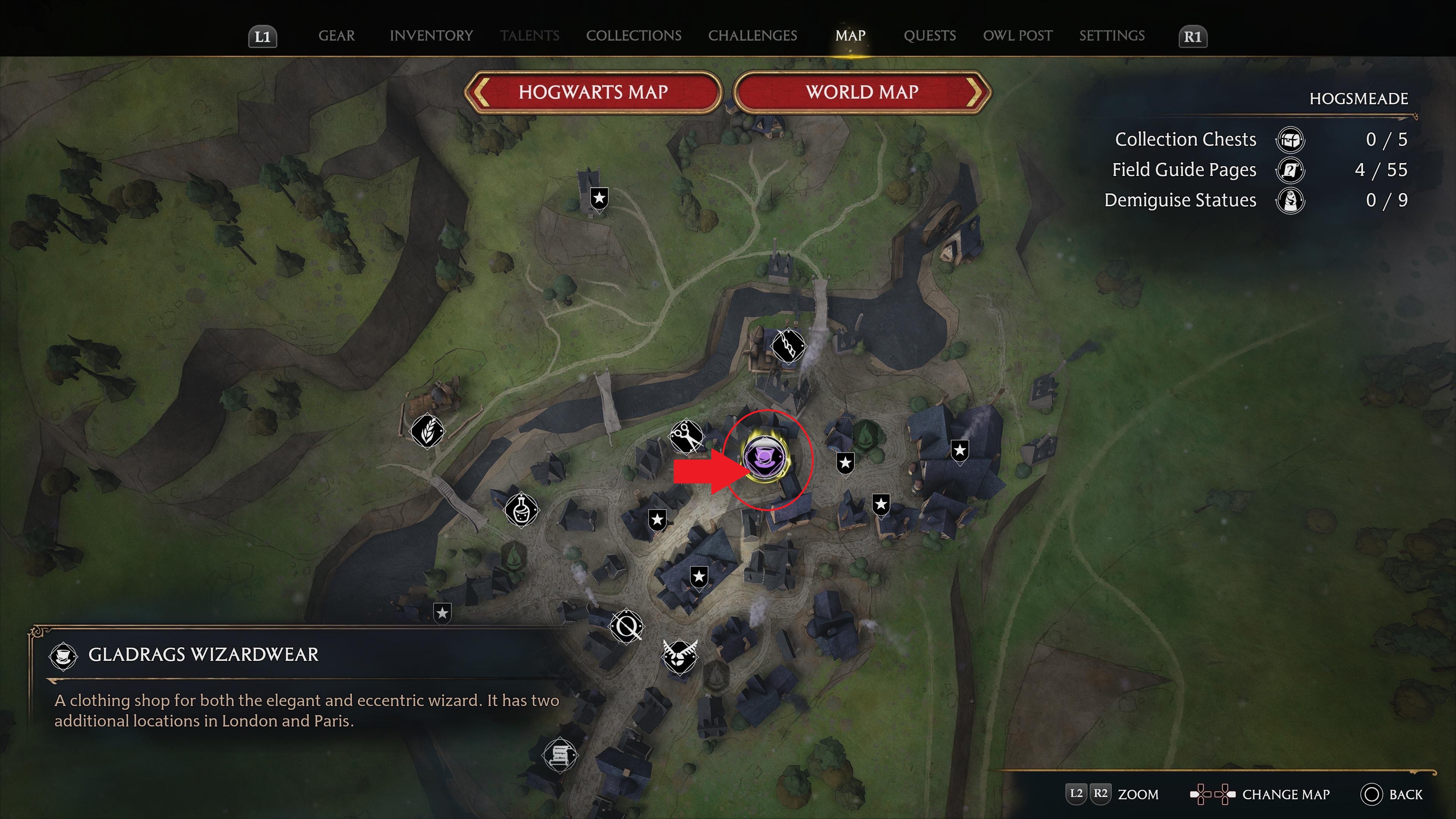Select the Map tab
Viewport: 1456px width, 819px height.
pyautogui.click(x=850, y=36)
